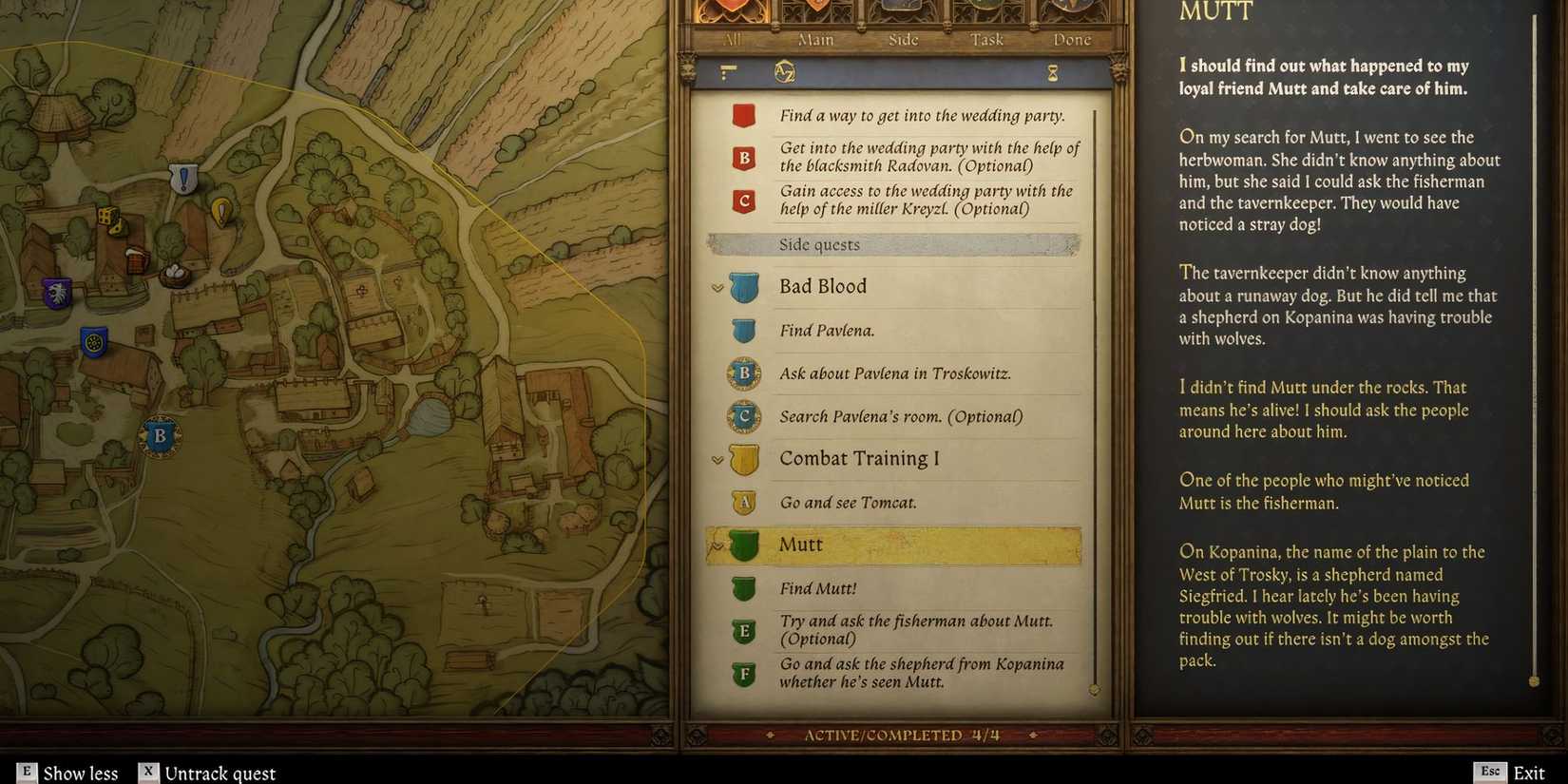1568x784 pixels.
Task: Click the hourglass sort icon
Action: pyautogui.click(x=1053, y=73)
